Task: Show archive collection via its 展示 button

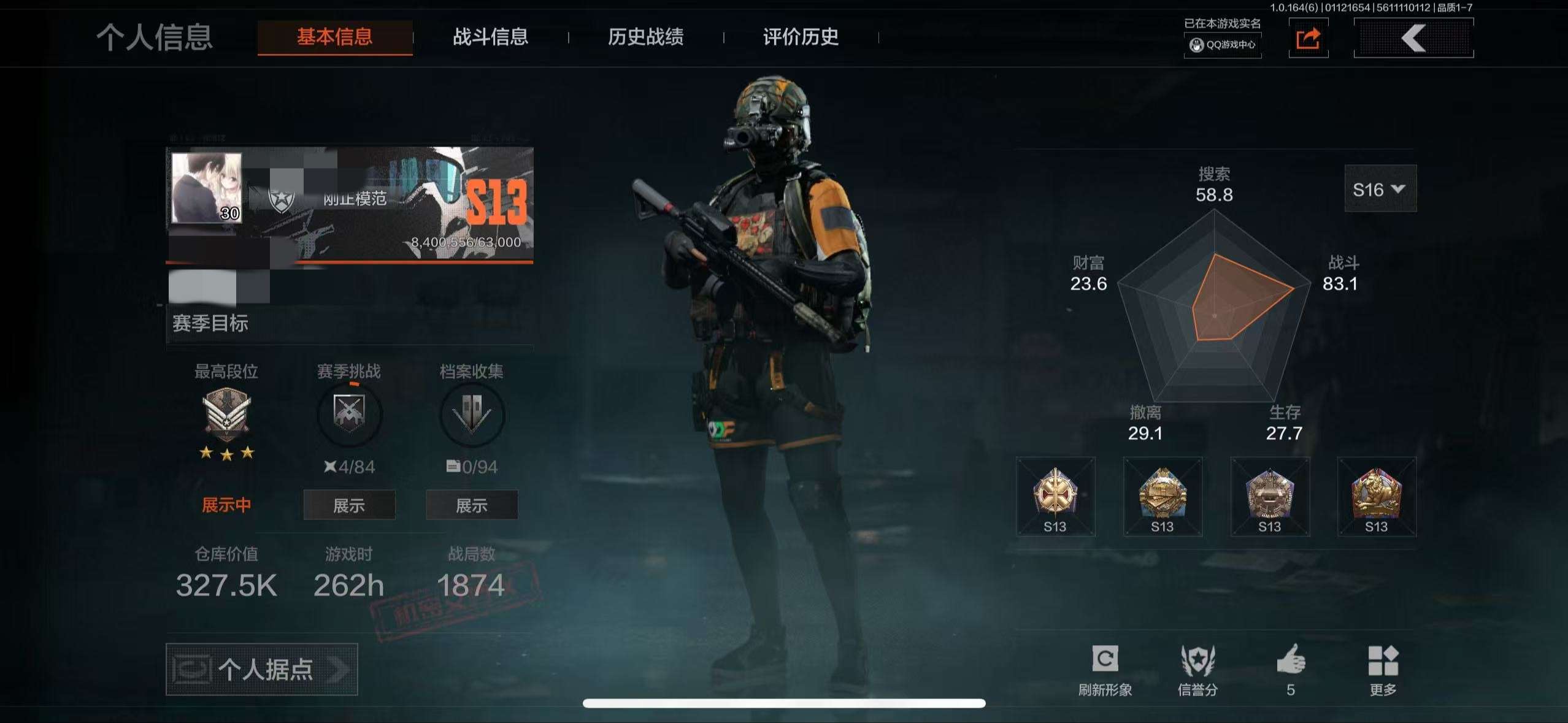Action: coord(471,505)
